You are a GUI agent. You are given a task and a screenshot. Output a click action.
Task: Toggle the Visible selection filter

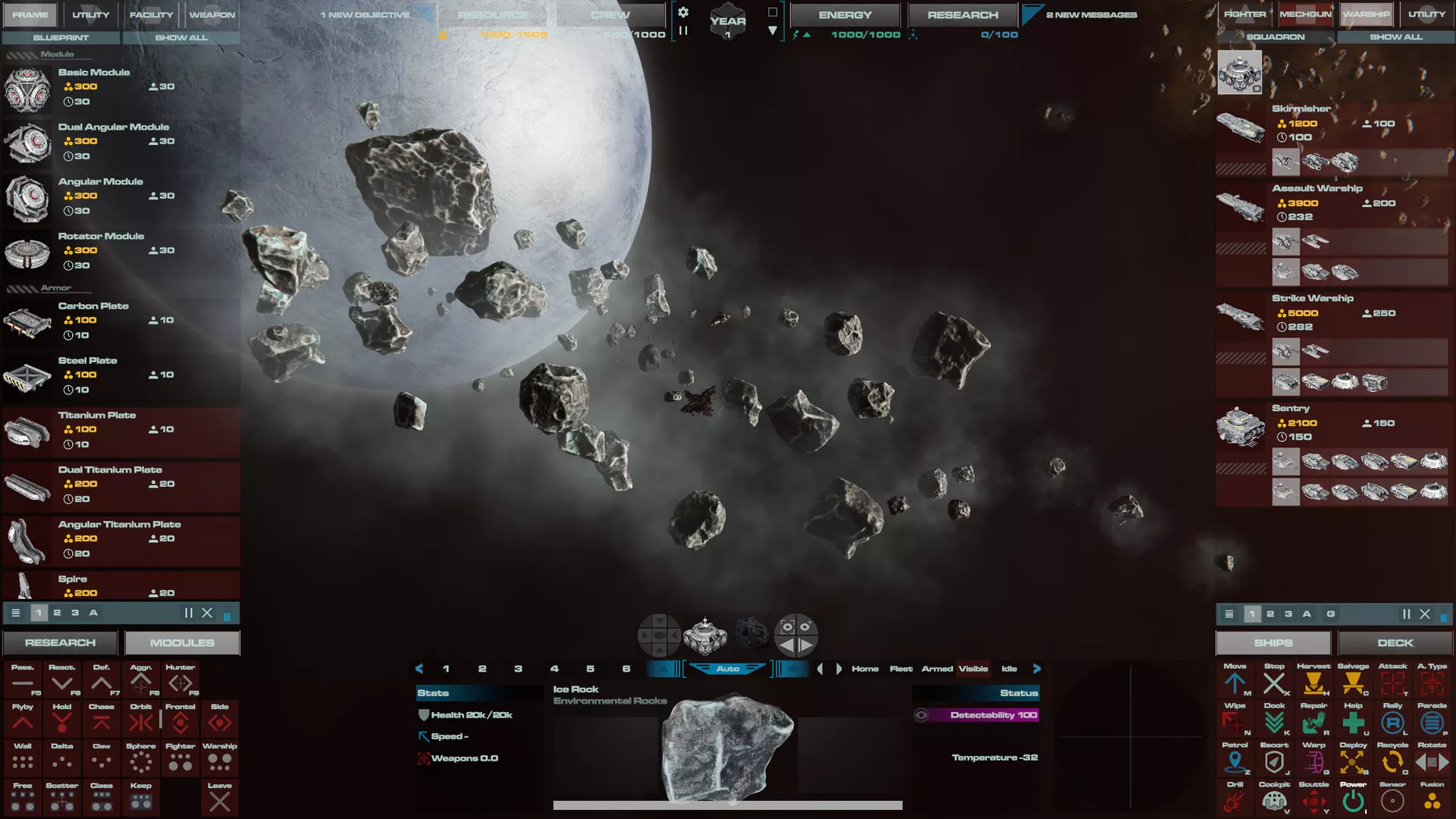point(973,668)
